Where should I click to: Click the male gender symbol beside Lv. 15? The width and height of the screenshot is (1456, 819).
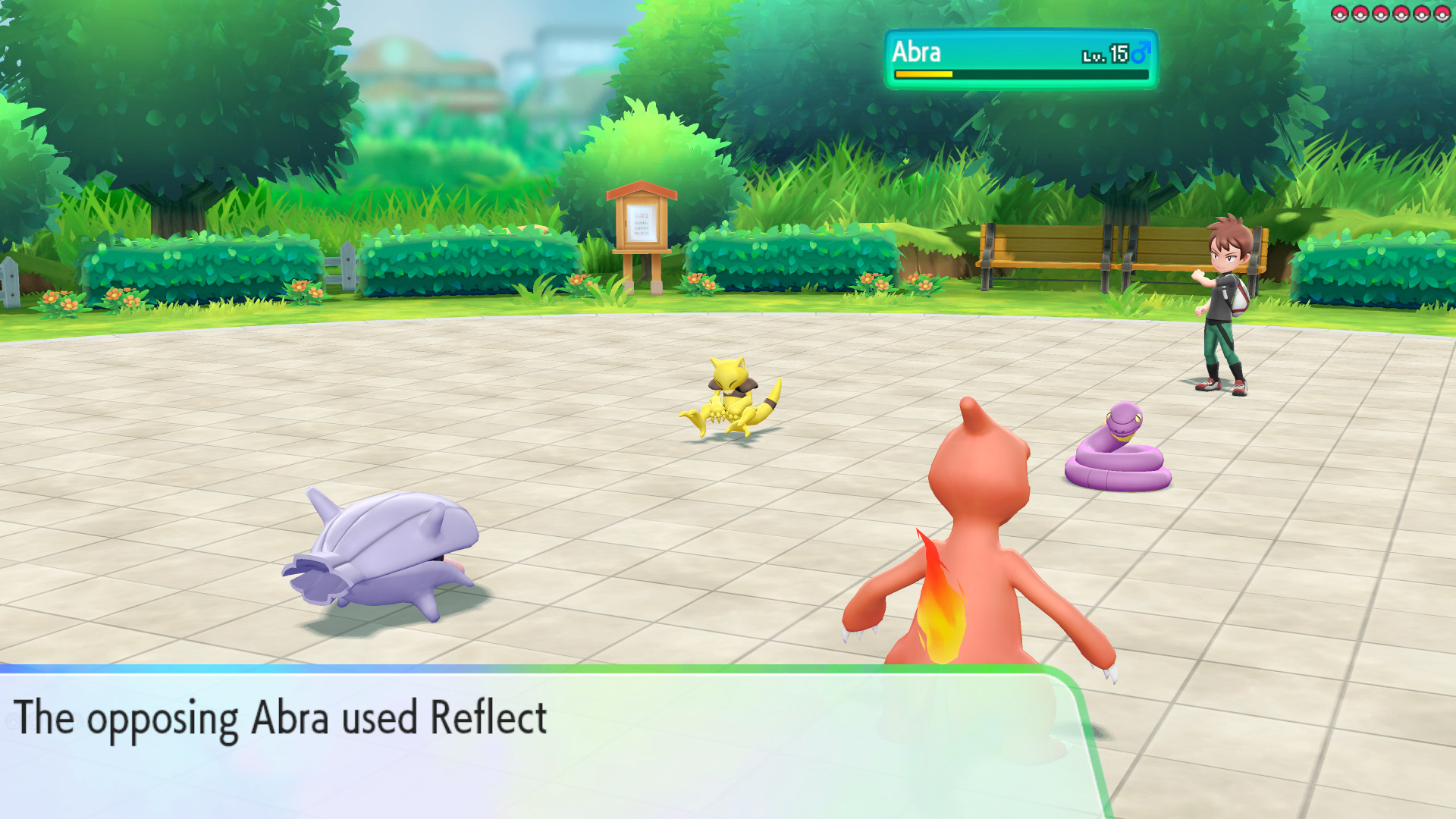pos(1141,52)
